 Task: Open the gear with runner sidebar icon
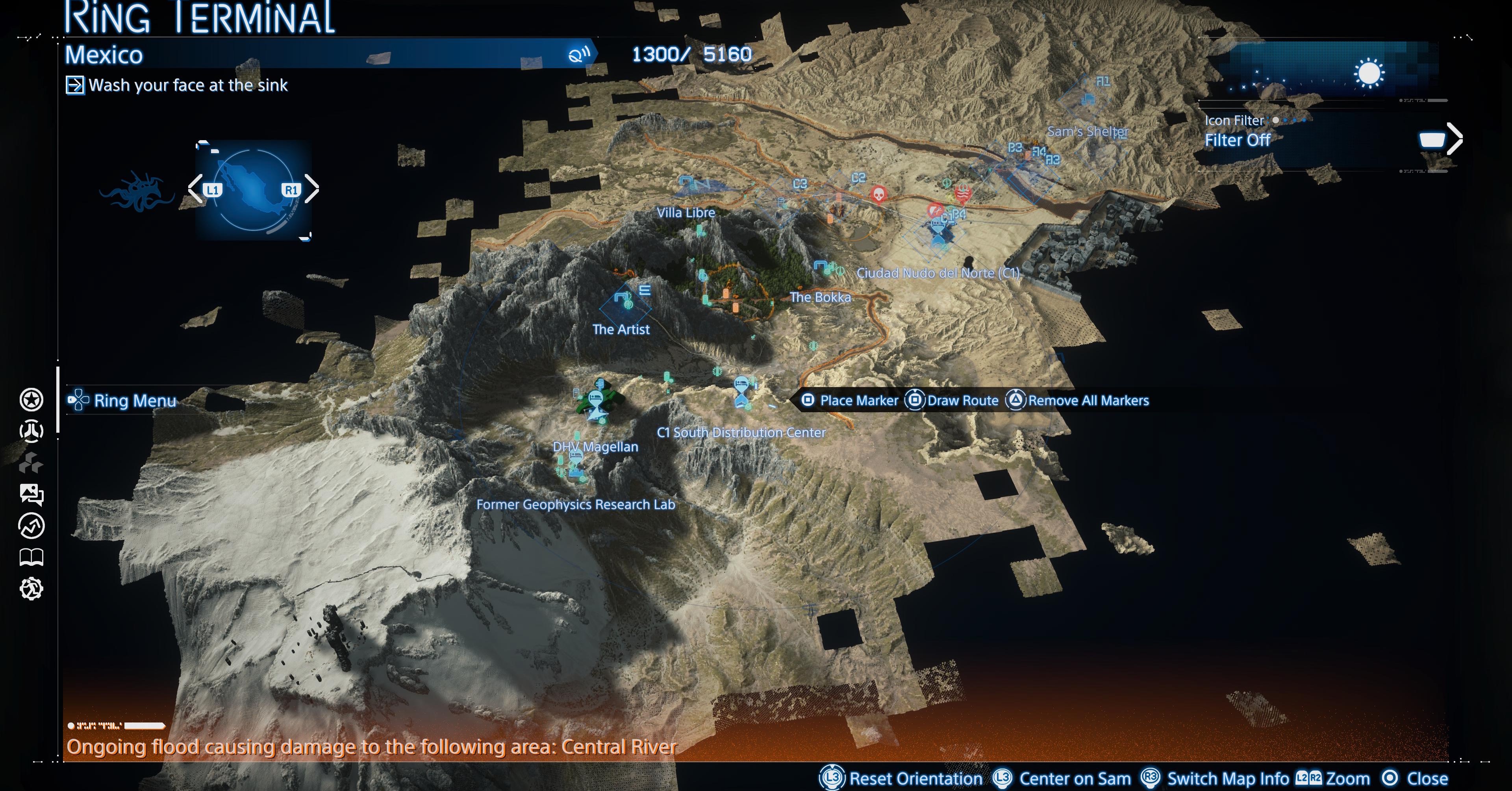coord(31,589)
